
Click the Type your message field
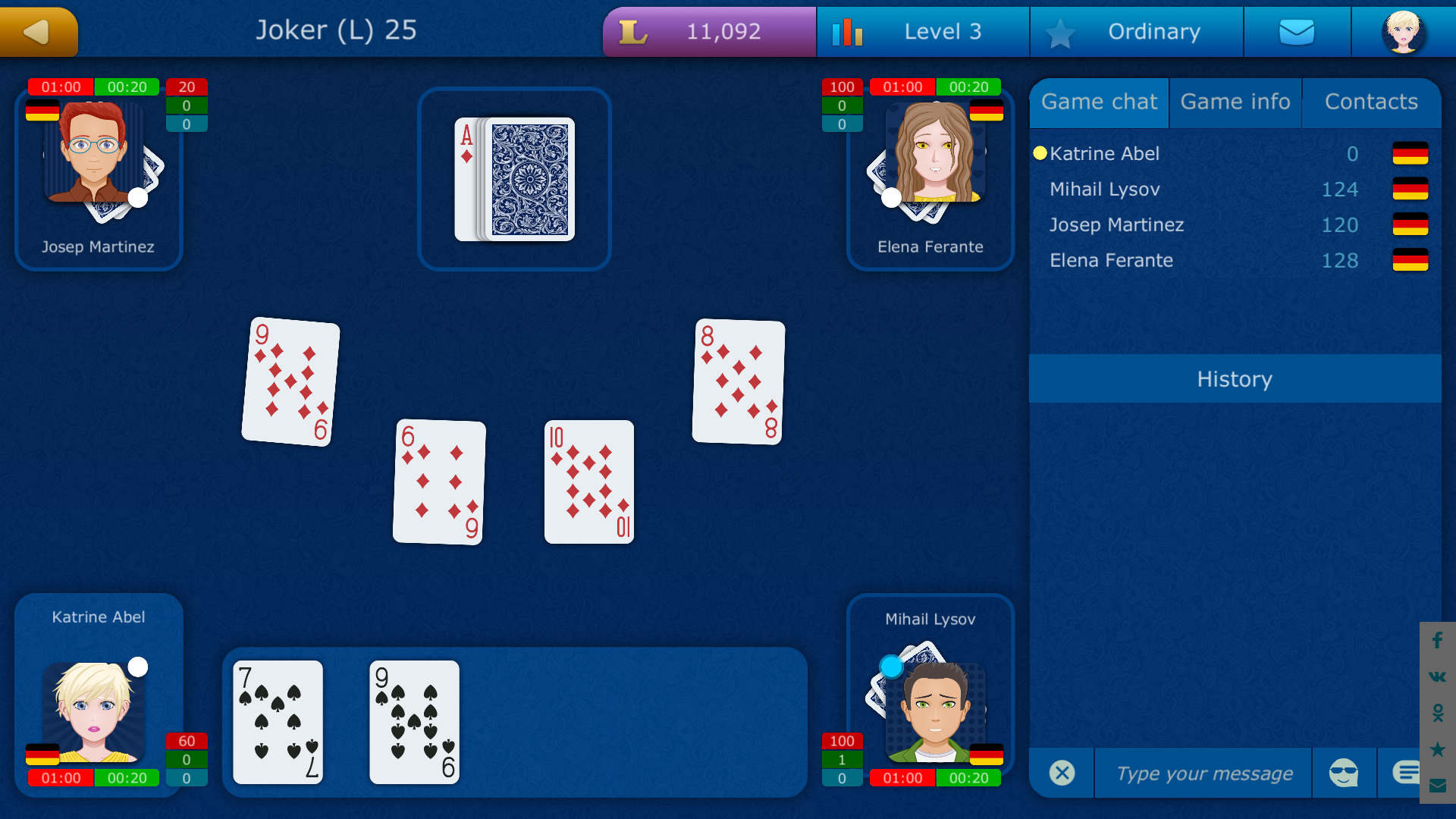1203,773
